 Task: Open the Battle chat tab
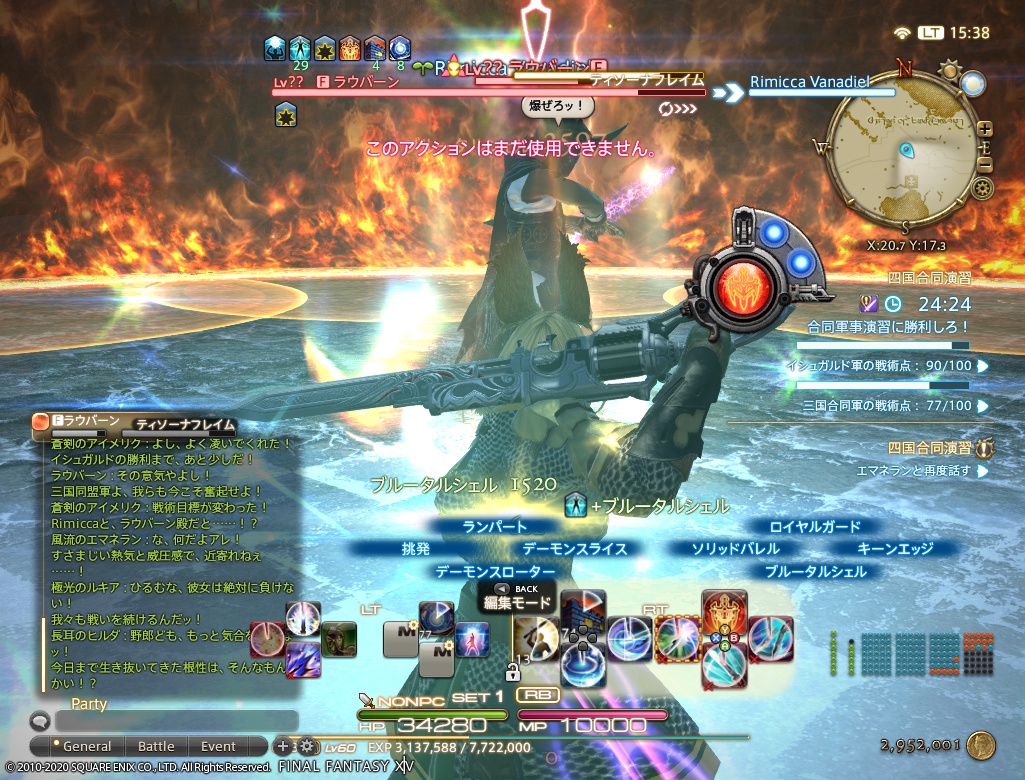coord(156,746)
